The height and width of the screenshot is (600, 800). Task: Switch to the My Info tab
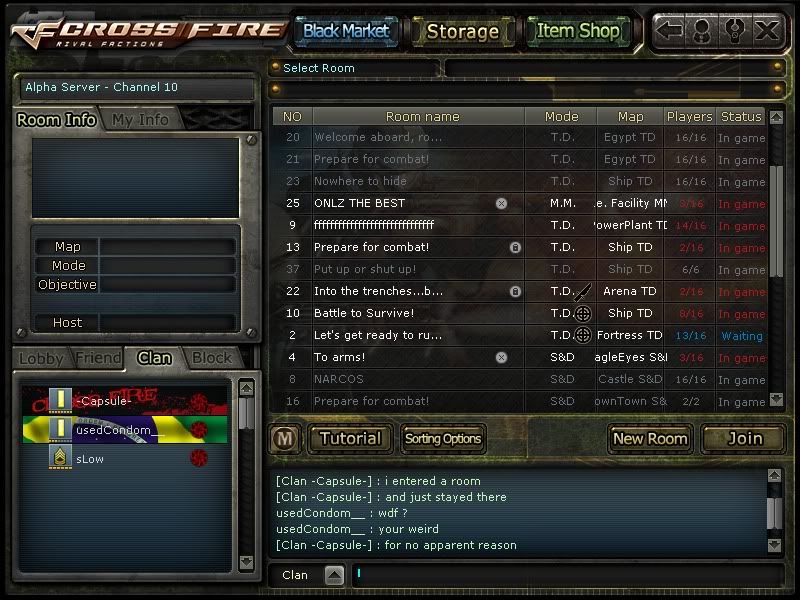pos(140,119)
